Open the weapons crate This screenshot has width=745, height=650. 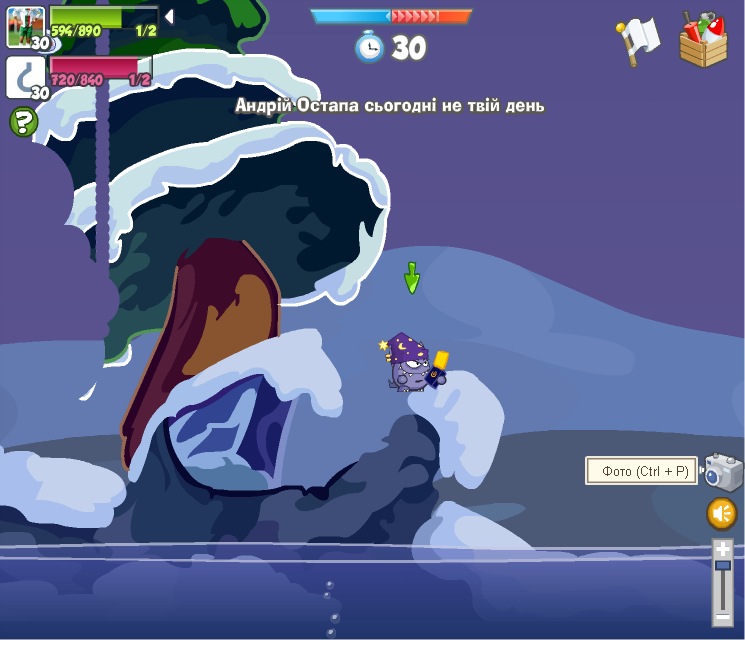pyautogui.click(x=703, y=41)
